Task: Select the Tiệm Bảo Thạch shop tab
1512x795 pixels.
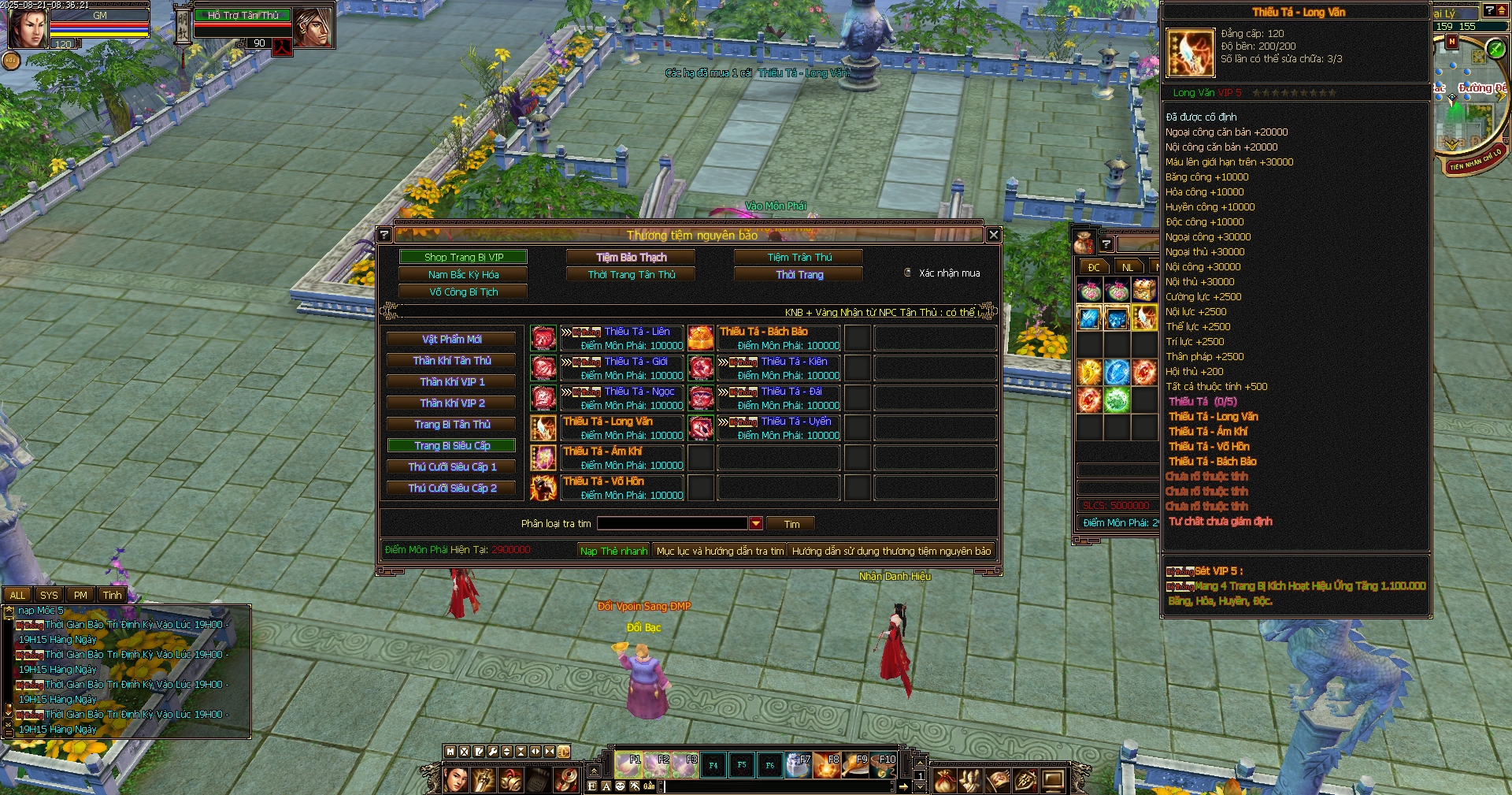Action: click(x=631, y=257)
